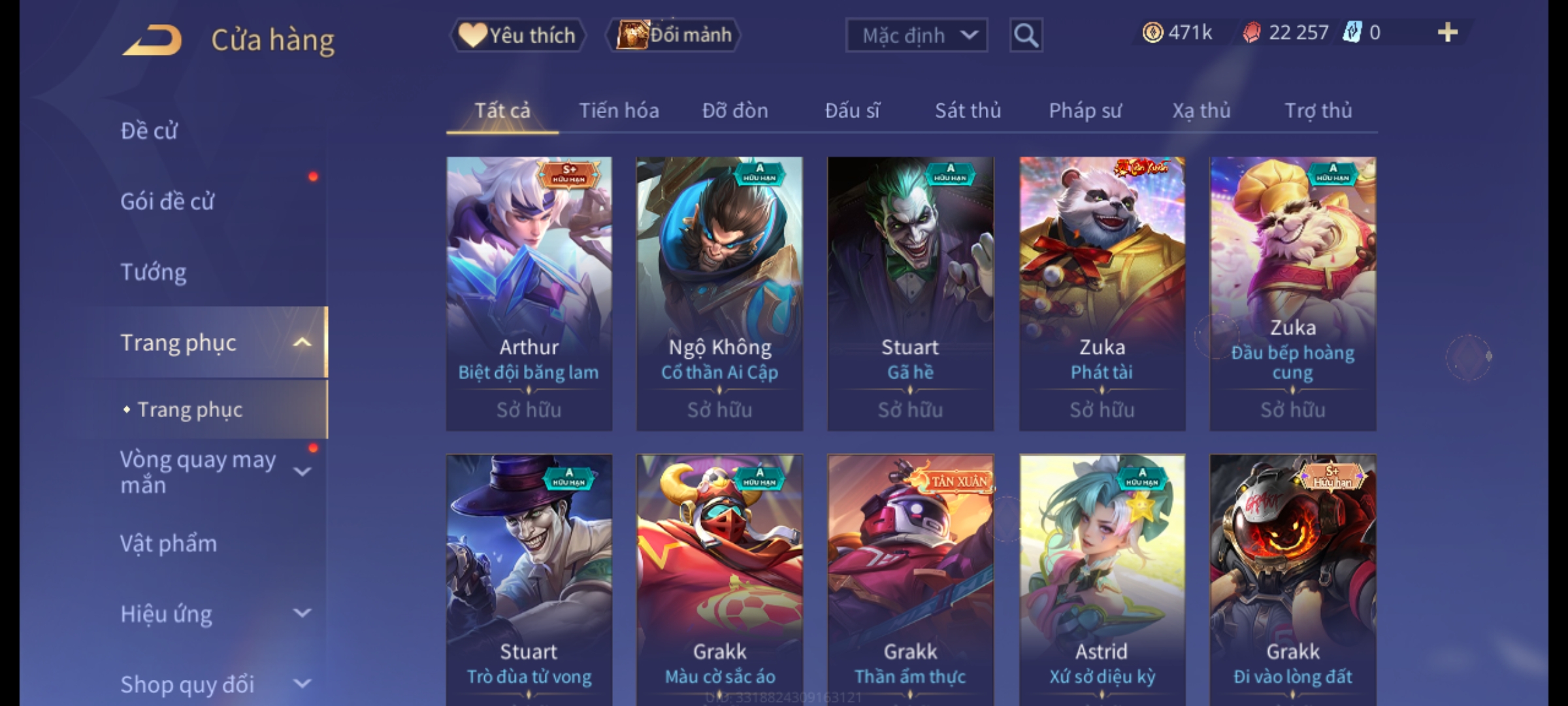Expand the Mặc định sort dropdown
This screenshot has height=706, width=1568.
coord(916,35)
